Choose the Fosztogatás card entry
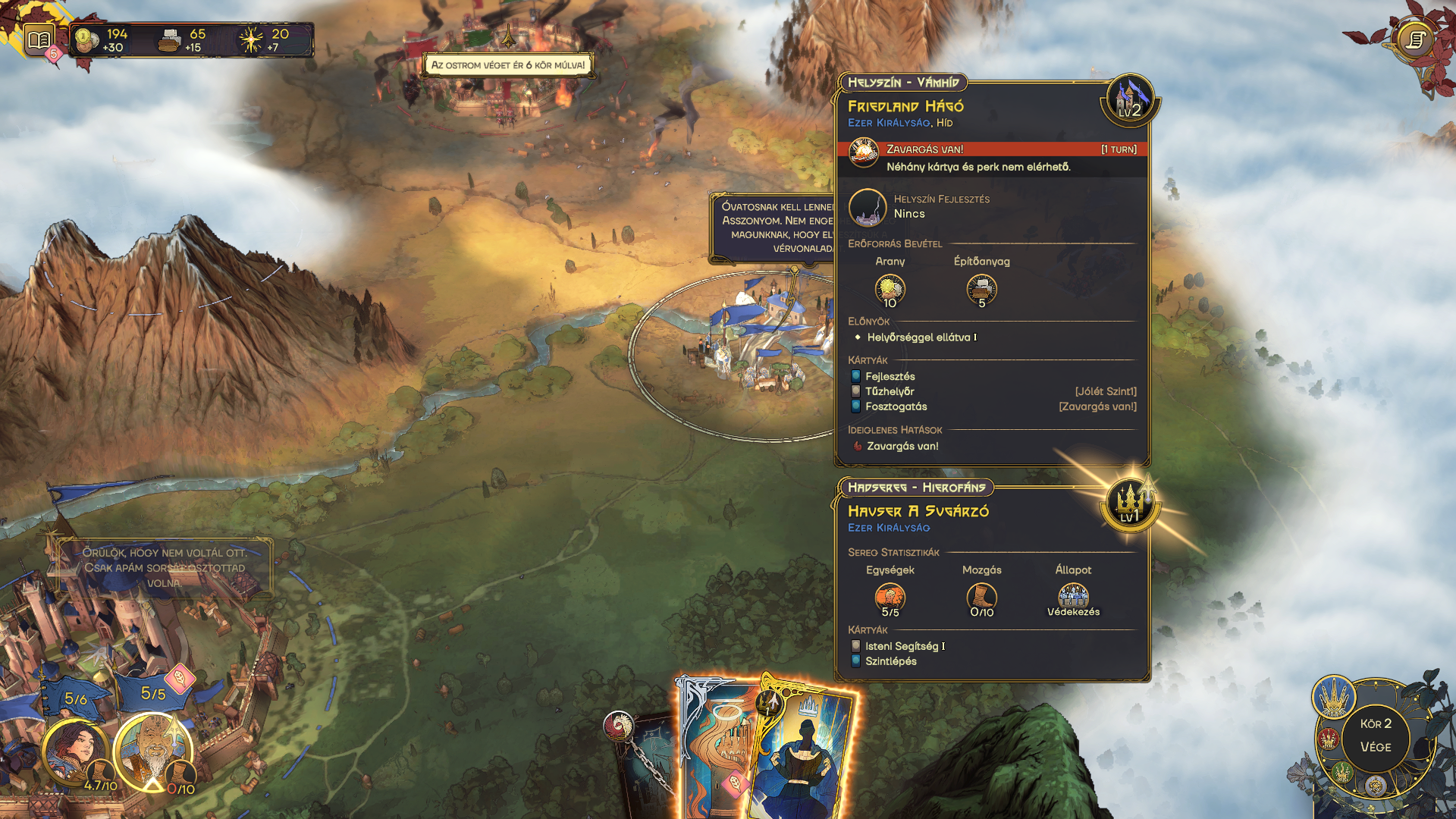 pyautogui.click(x=896, y=406)
